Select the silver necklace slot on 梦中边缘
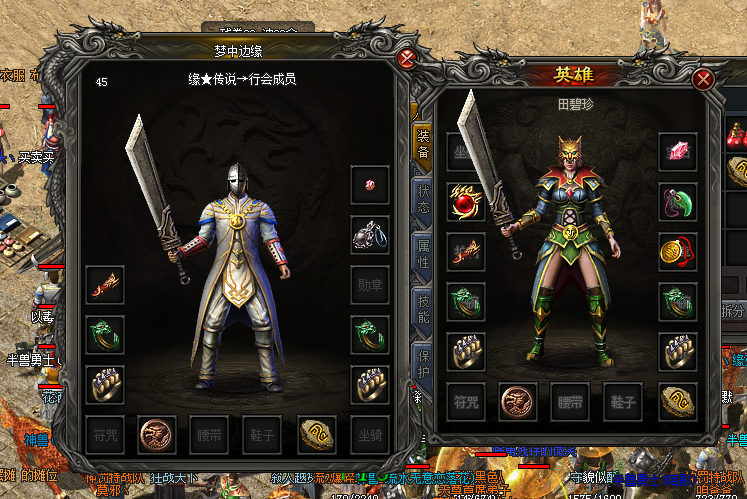747x499 pixels. [369, 235]
